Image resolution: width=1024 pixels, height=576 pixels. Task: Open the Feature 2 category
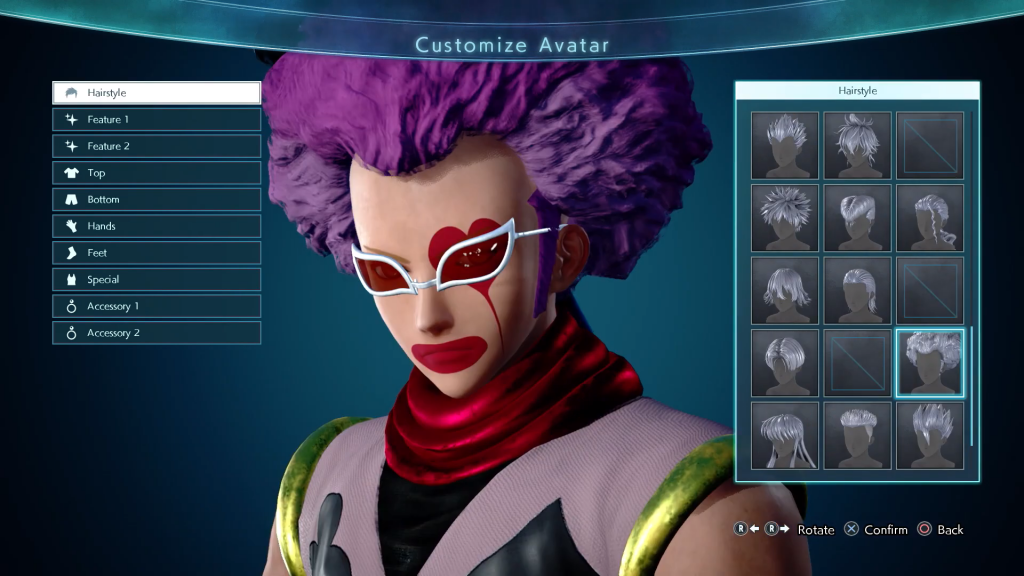(x=157, y=146)
